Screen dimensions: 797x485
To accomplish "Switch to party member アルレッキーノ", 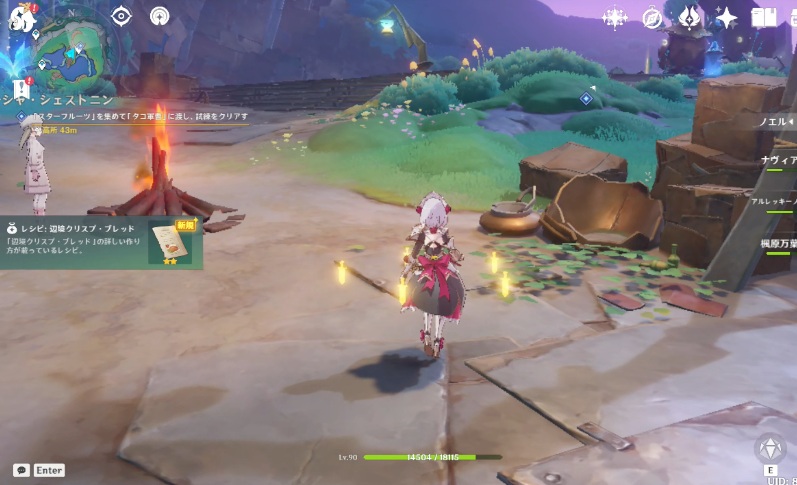I will pyautogui.click(x=776, y=201).
